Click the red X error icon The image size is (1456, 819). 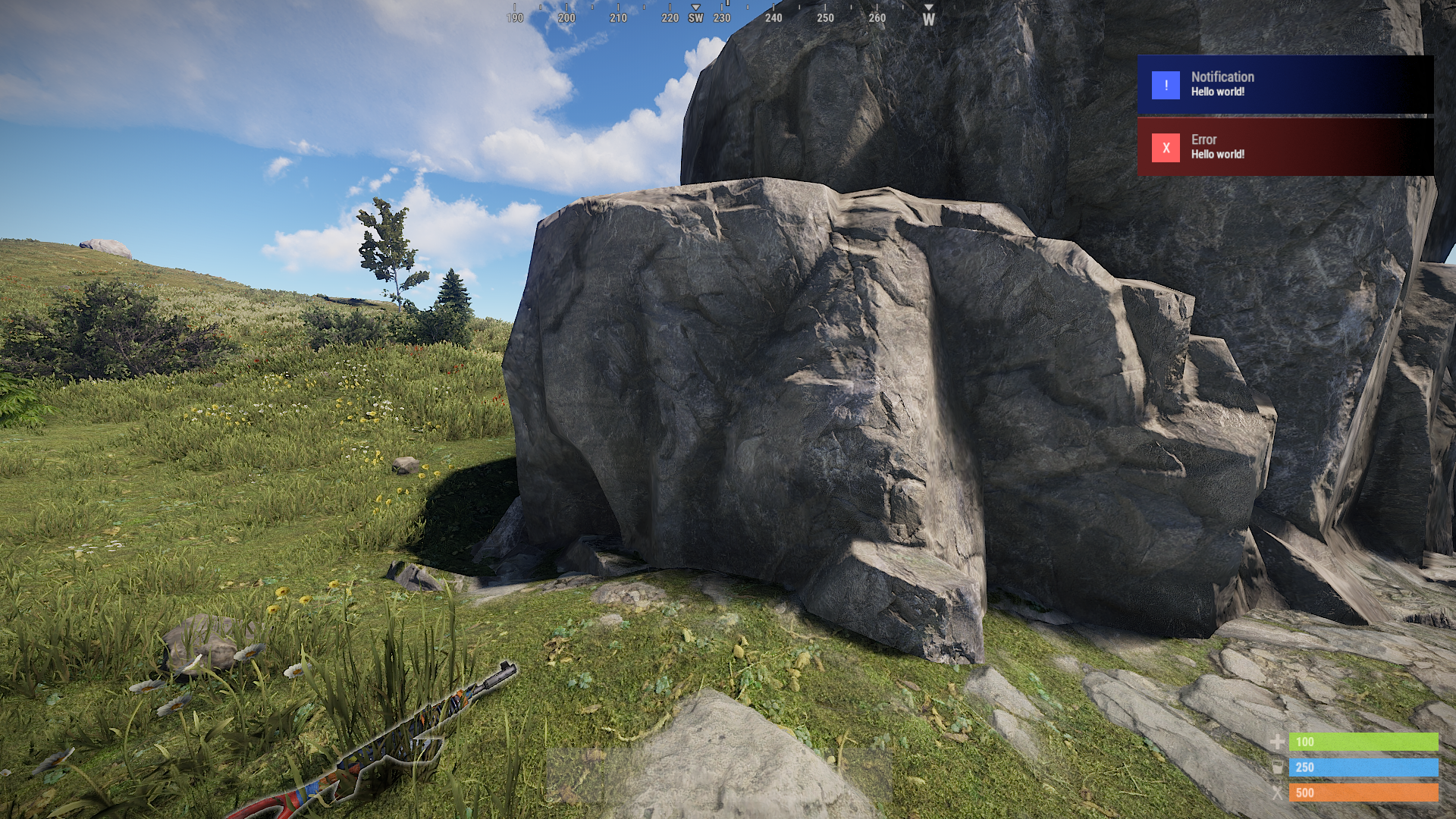pos(1166,148)
